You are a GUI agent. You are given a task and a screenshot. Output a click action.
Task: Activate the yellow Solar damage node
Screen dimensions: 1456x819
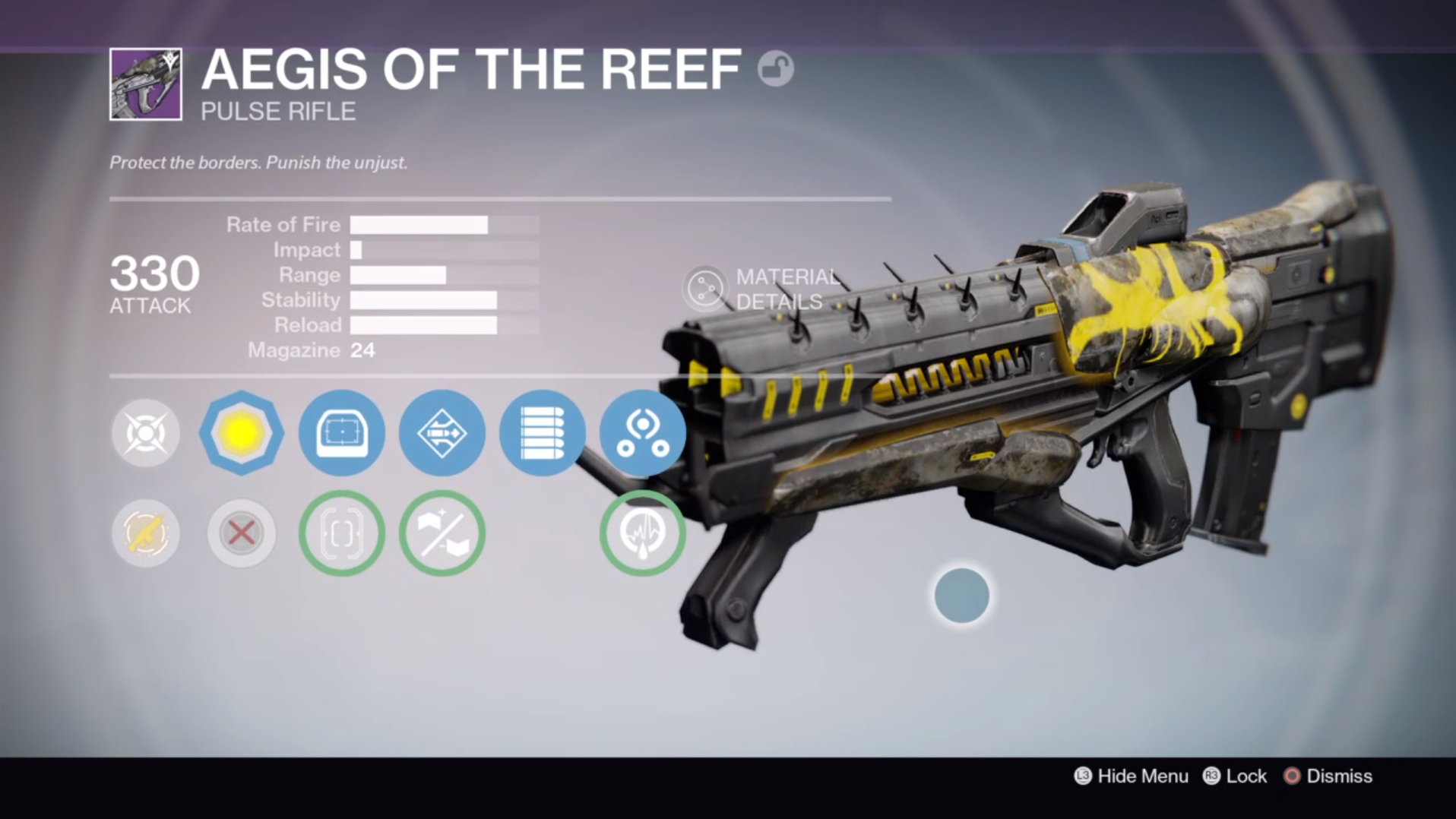241,433
